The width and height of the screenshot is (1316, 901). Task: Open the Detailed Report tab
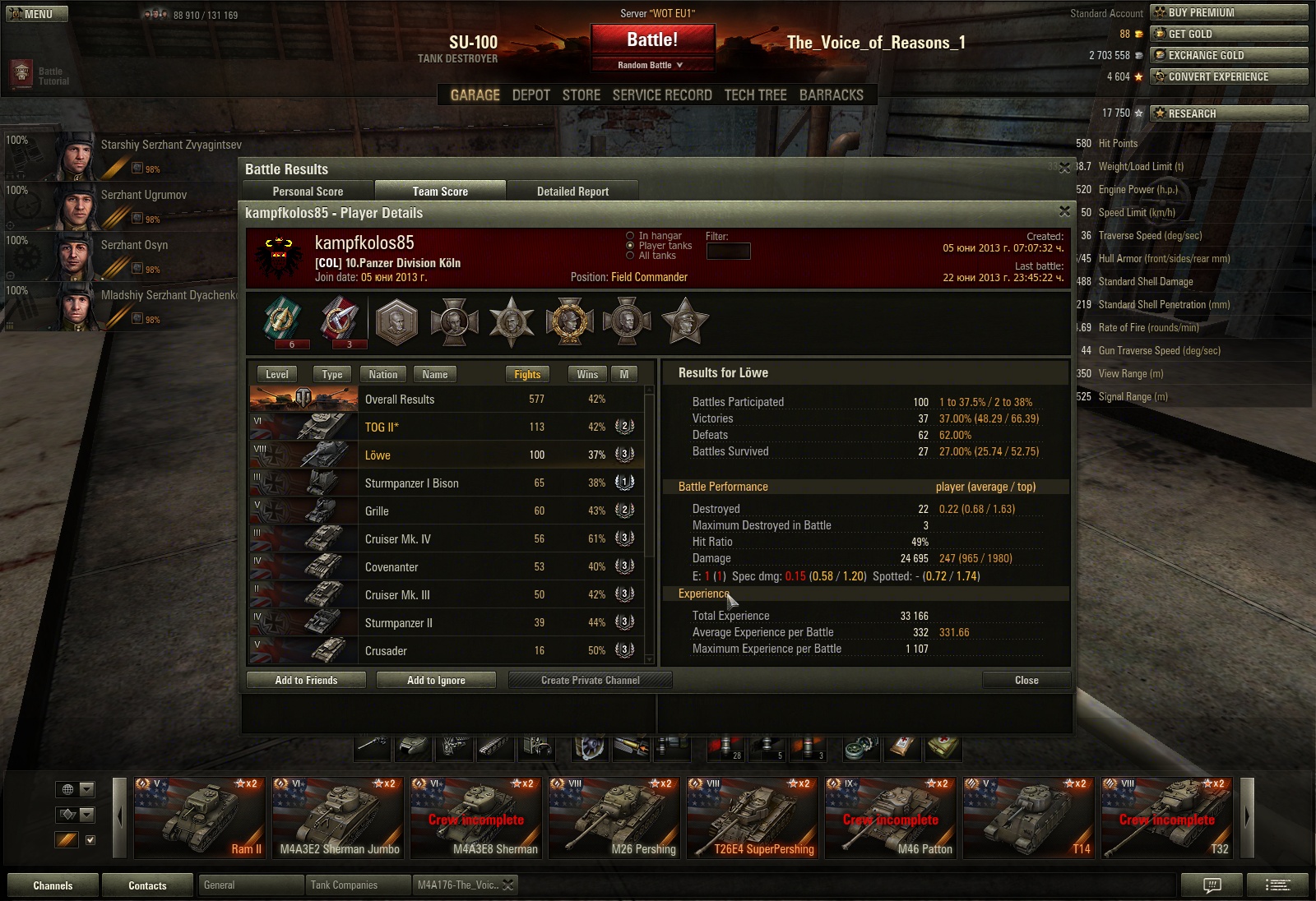[572, 192]
